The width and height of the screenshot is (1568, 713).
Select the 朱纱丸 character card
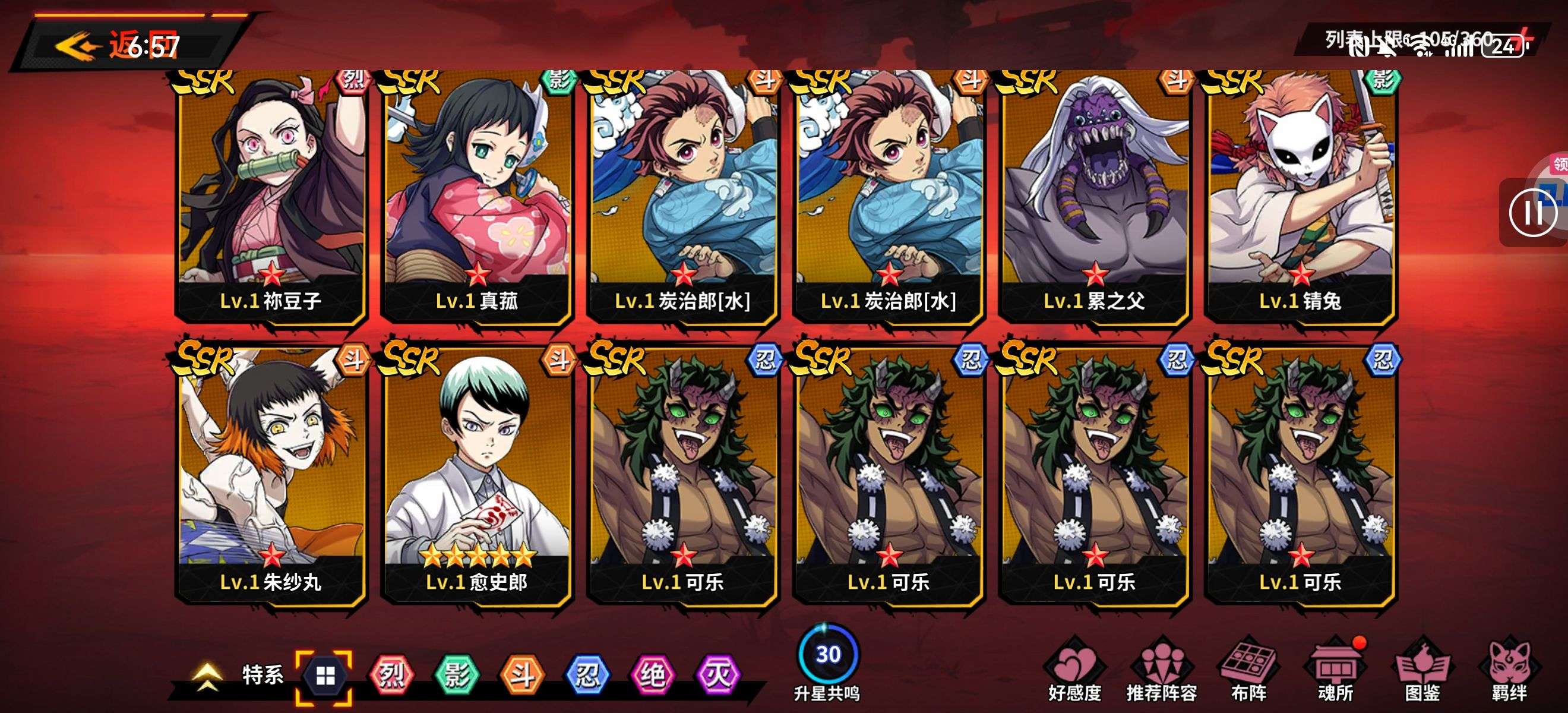pyautogui.click(x=271, y=475)
